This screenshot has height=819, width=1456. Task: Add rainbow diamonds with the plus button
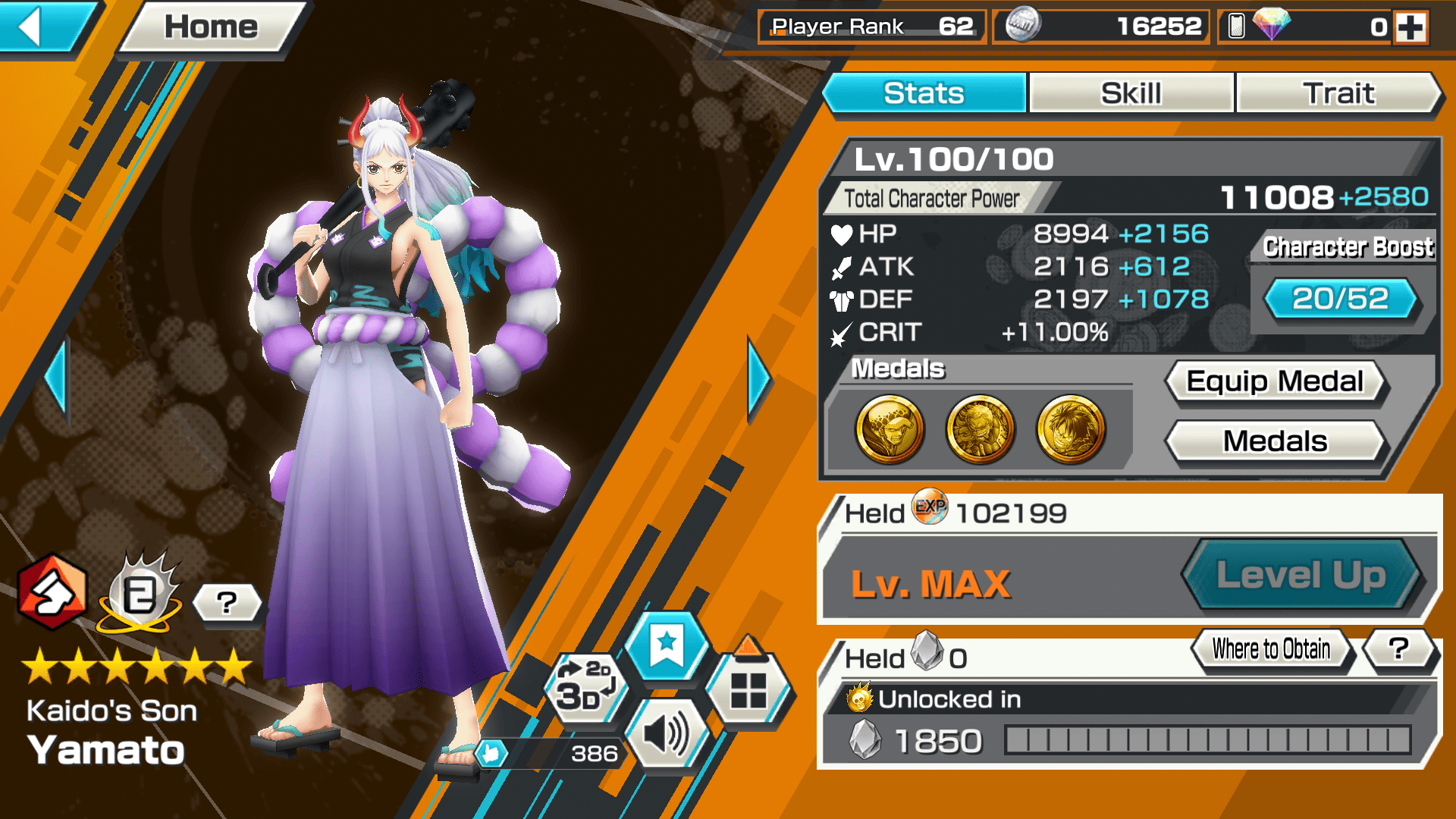(x=1410, y=28)
